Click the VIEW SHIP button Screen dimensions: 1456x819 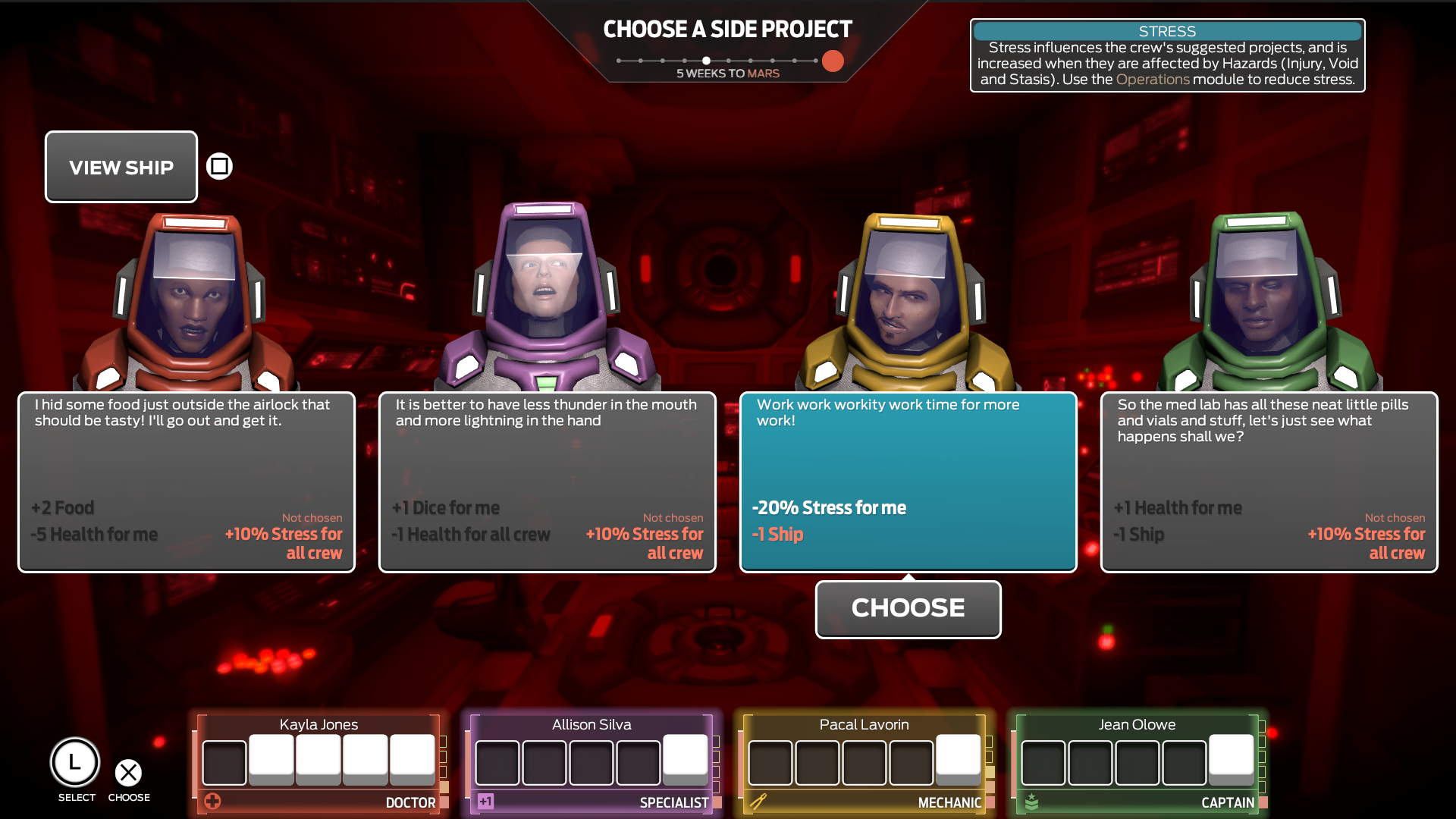pos(121,167)
